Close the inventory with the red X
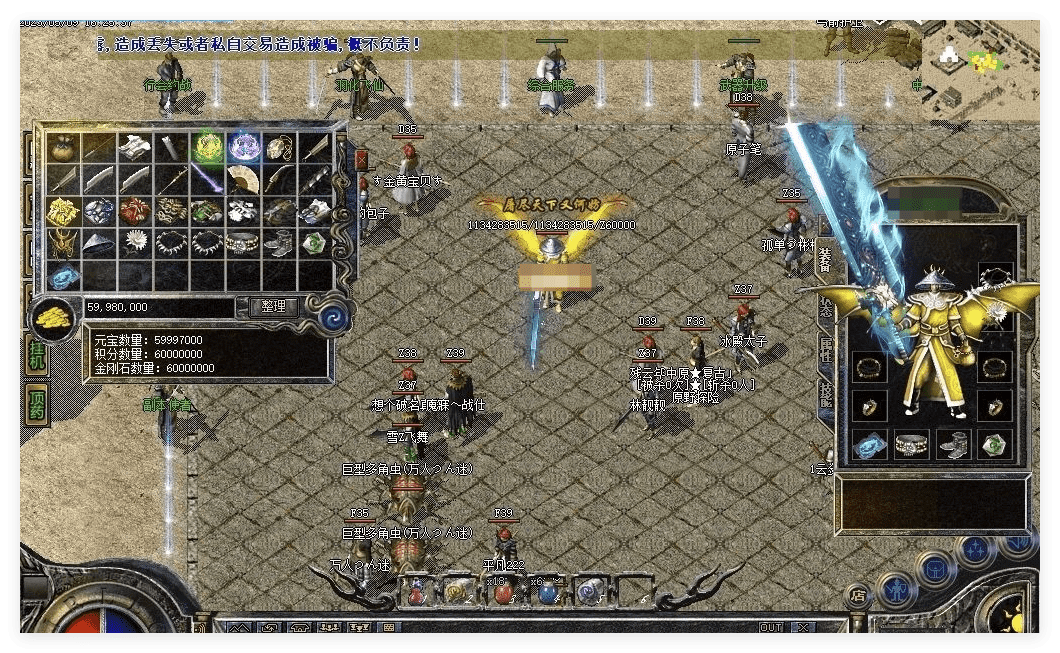The image size is (1060, 653). point(361,160)
